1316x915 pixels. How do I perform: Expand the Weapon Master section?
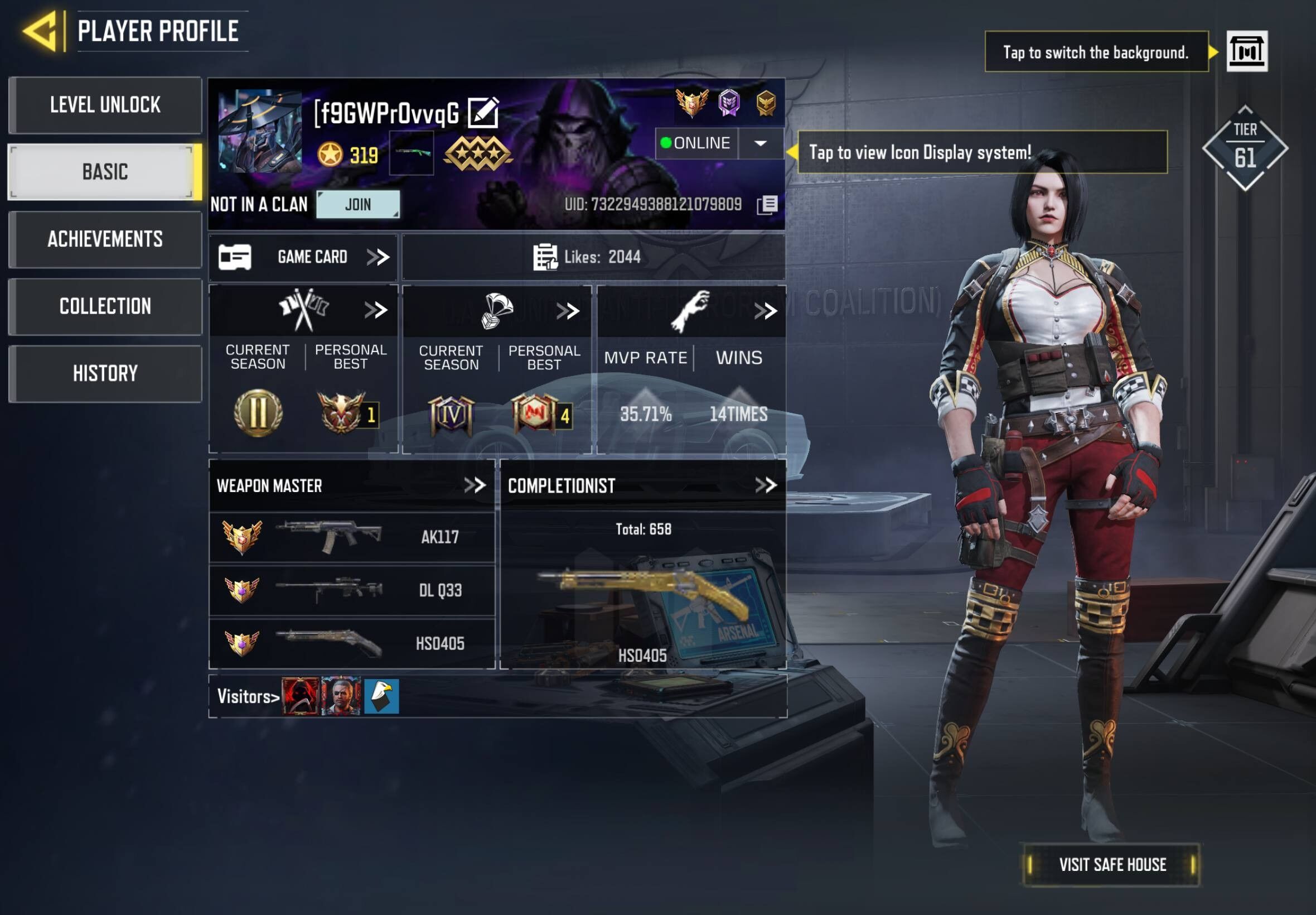(x=475, y=485)
